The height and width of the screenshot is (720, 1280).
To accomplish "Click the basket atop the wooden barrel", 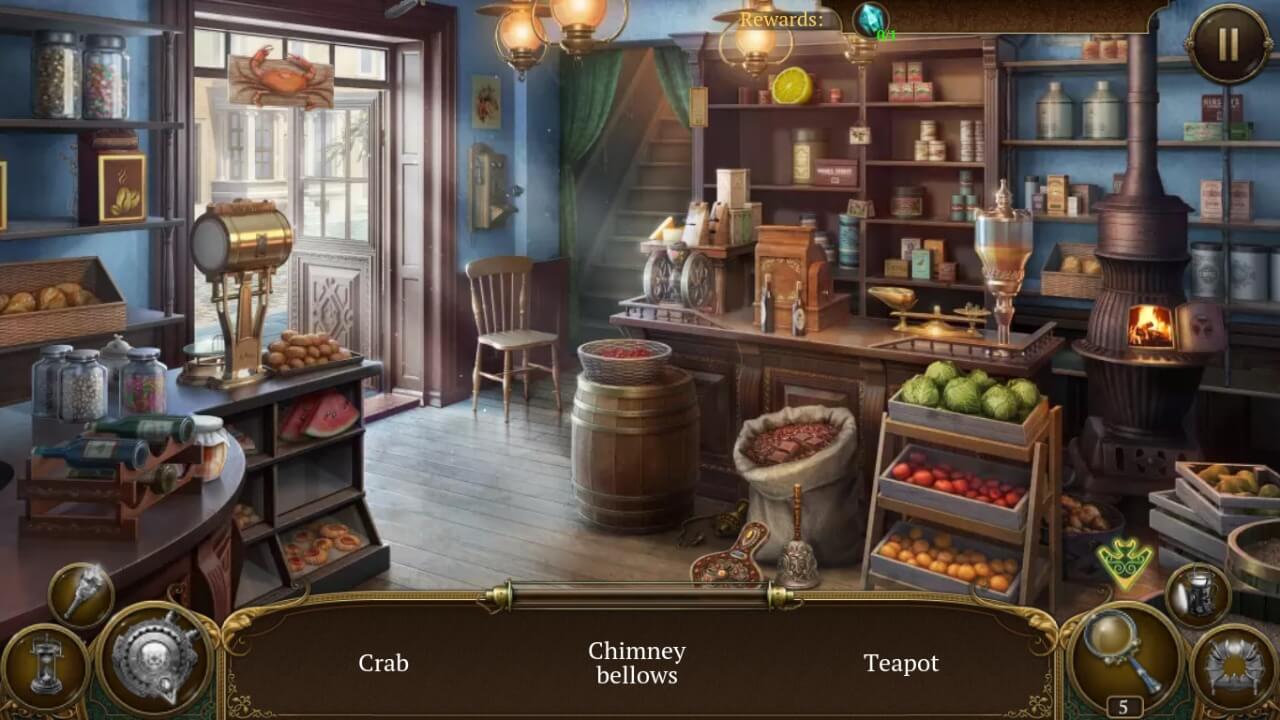I will click(x=623, y=358).
